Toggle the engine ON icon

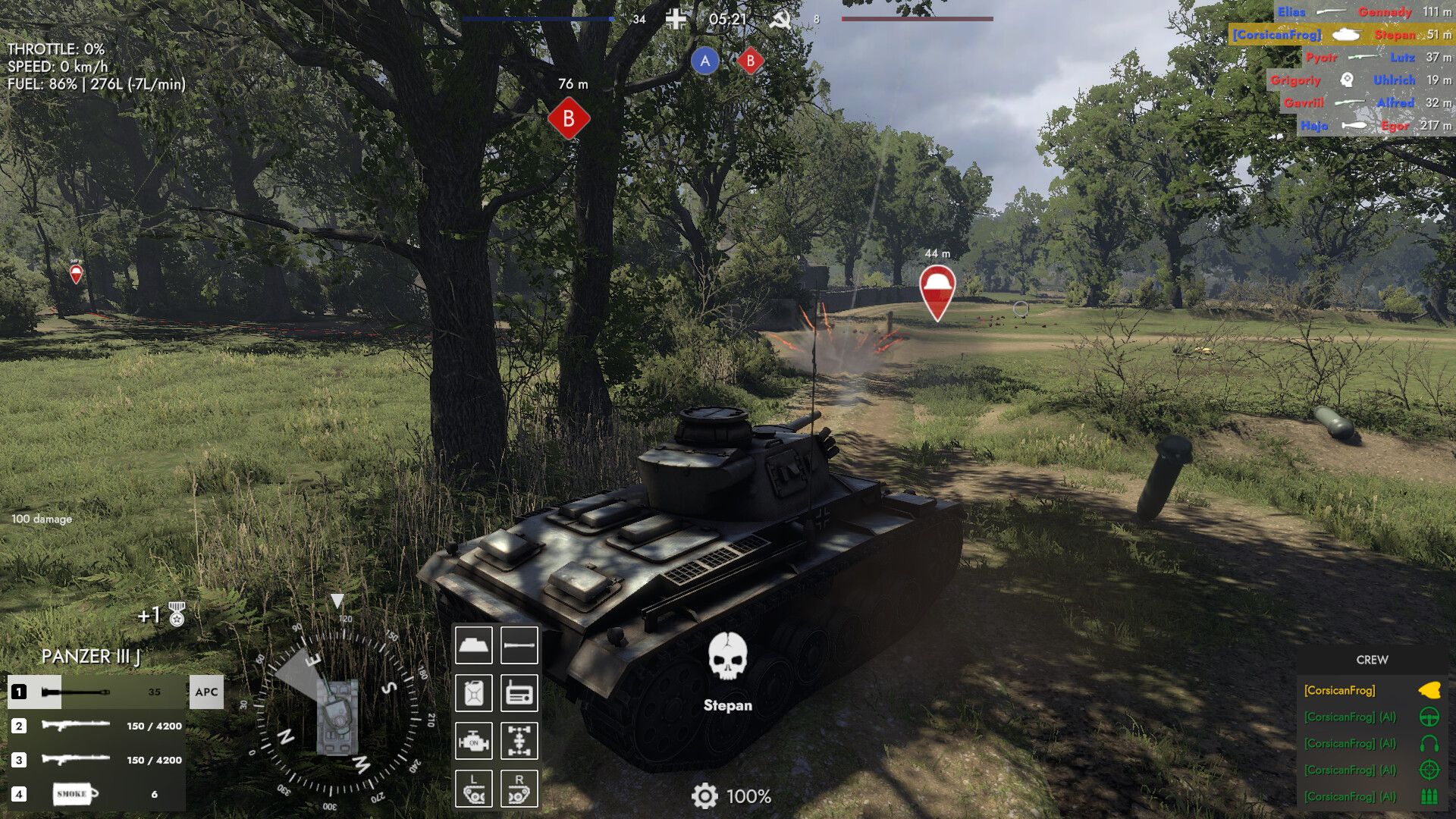click(474, 741)
